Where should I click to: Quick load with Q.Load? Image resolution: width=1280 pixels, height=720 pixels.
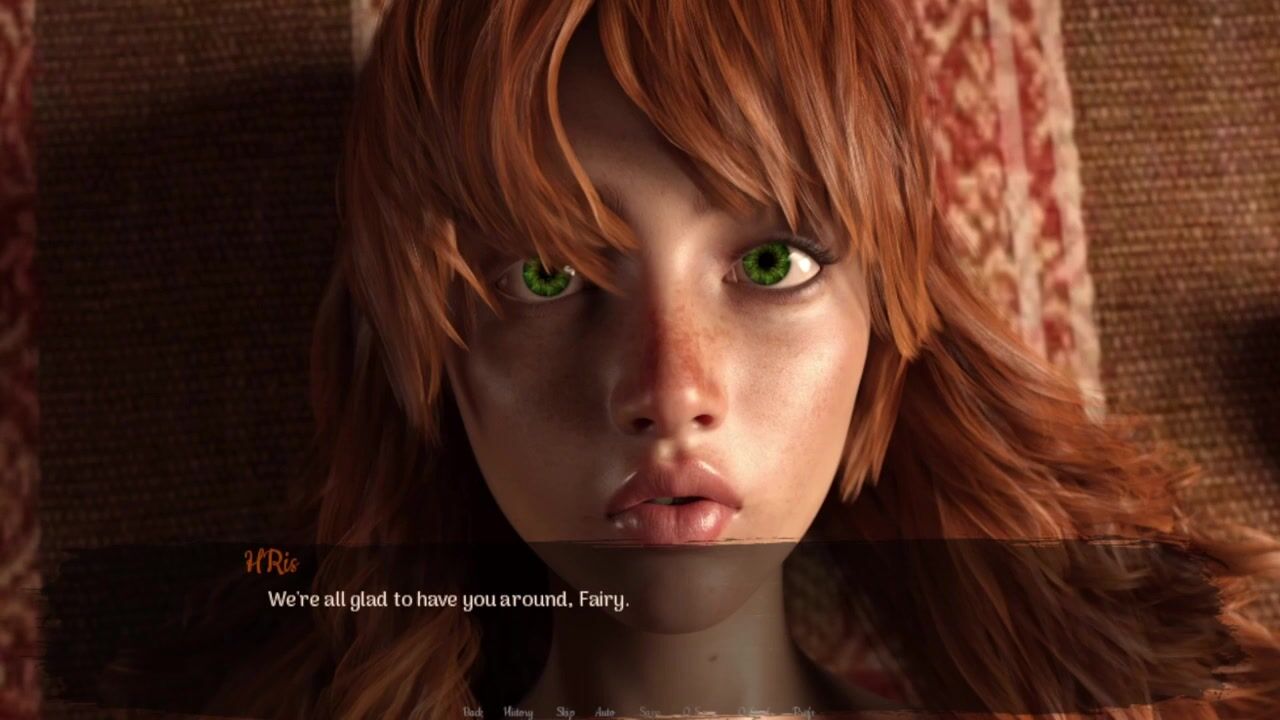tap(755, 712)
